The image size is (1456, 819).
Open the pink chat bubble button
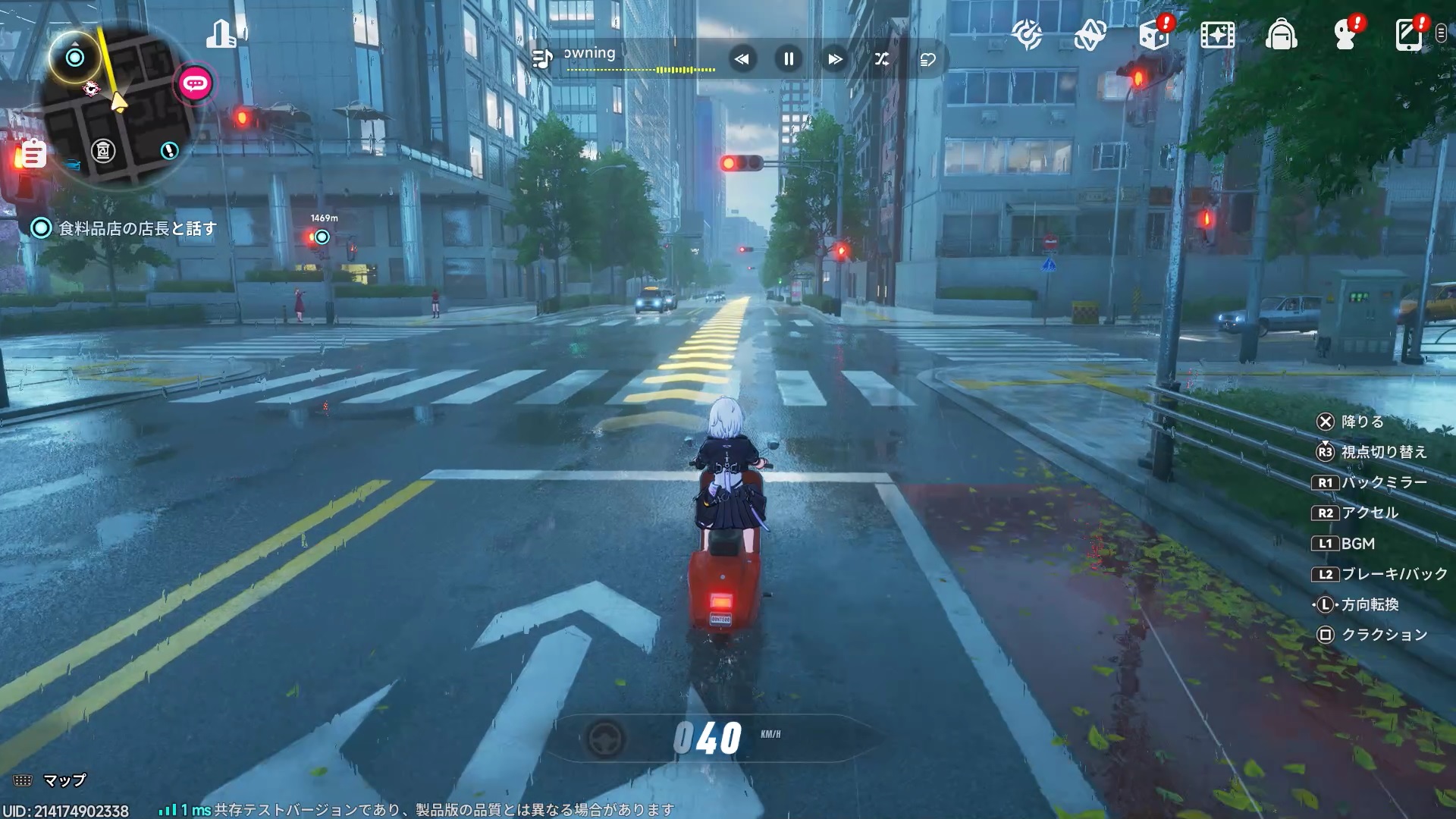pyautogui.click(x=195, y=83)
